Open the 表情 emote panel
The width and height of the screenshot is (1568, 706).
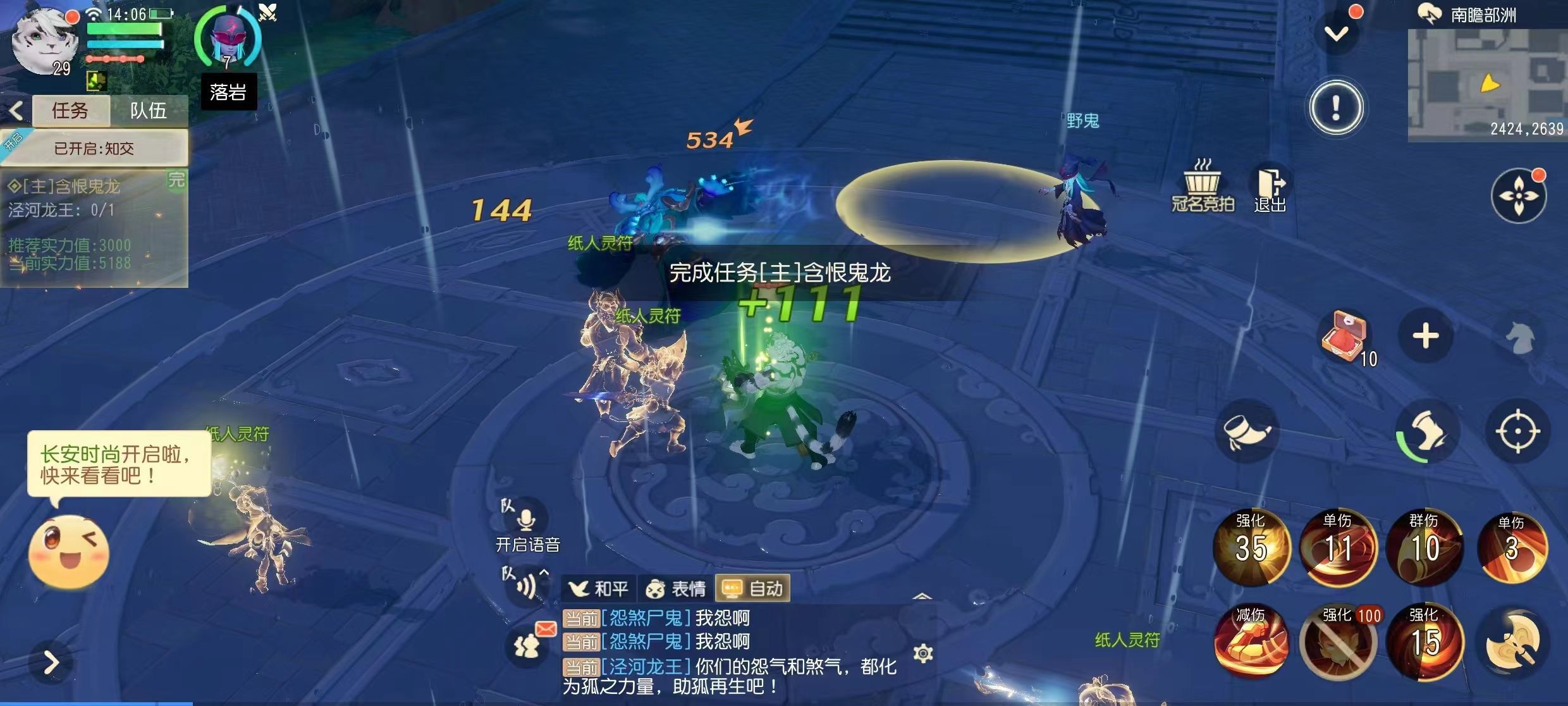coord(675,589)
